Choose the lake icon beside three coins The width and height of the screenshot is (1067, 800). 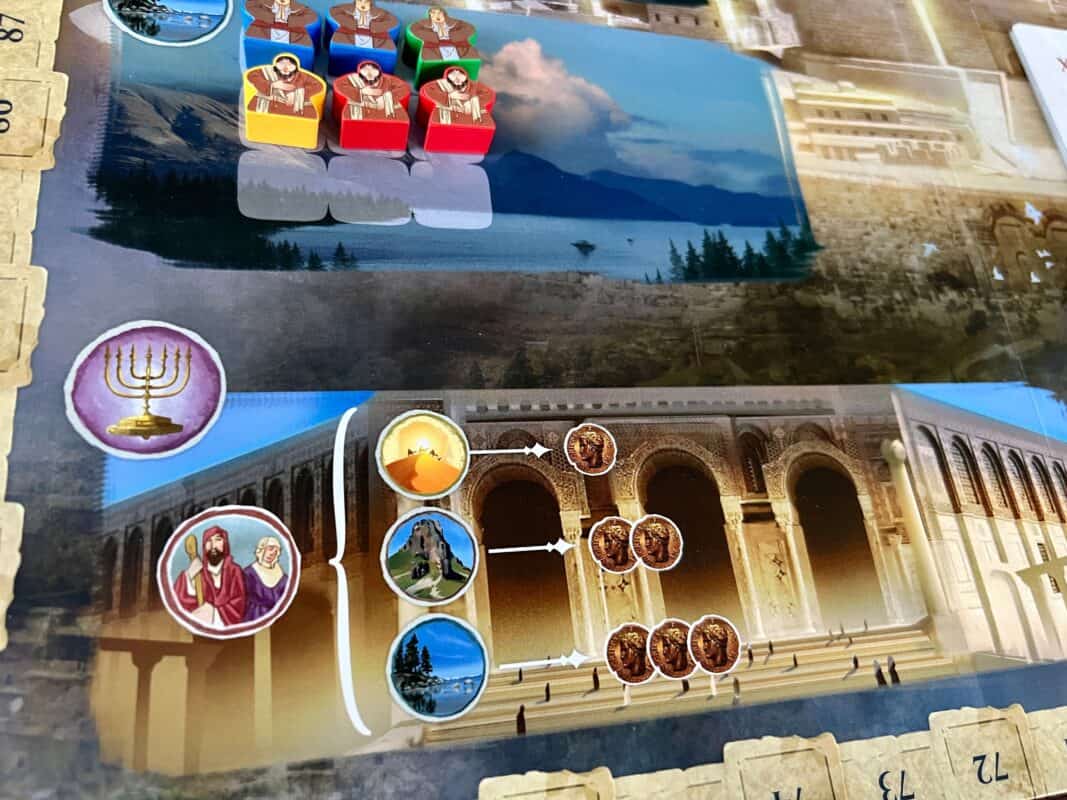[x=438, y=667]
